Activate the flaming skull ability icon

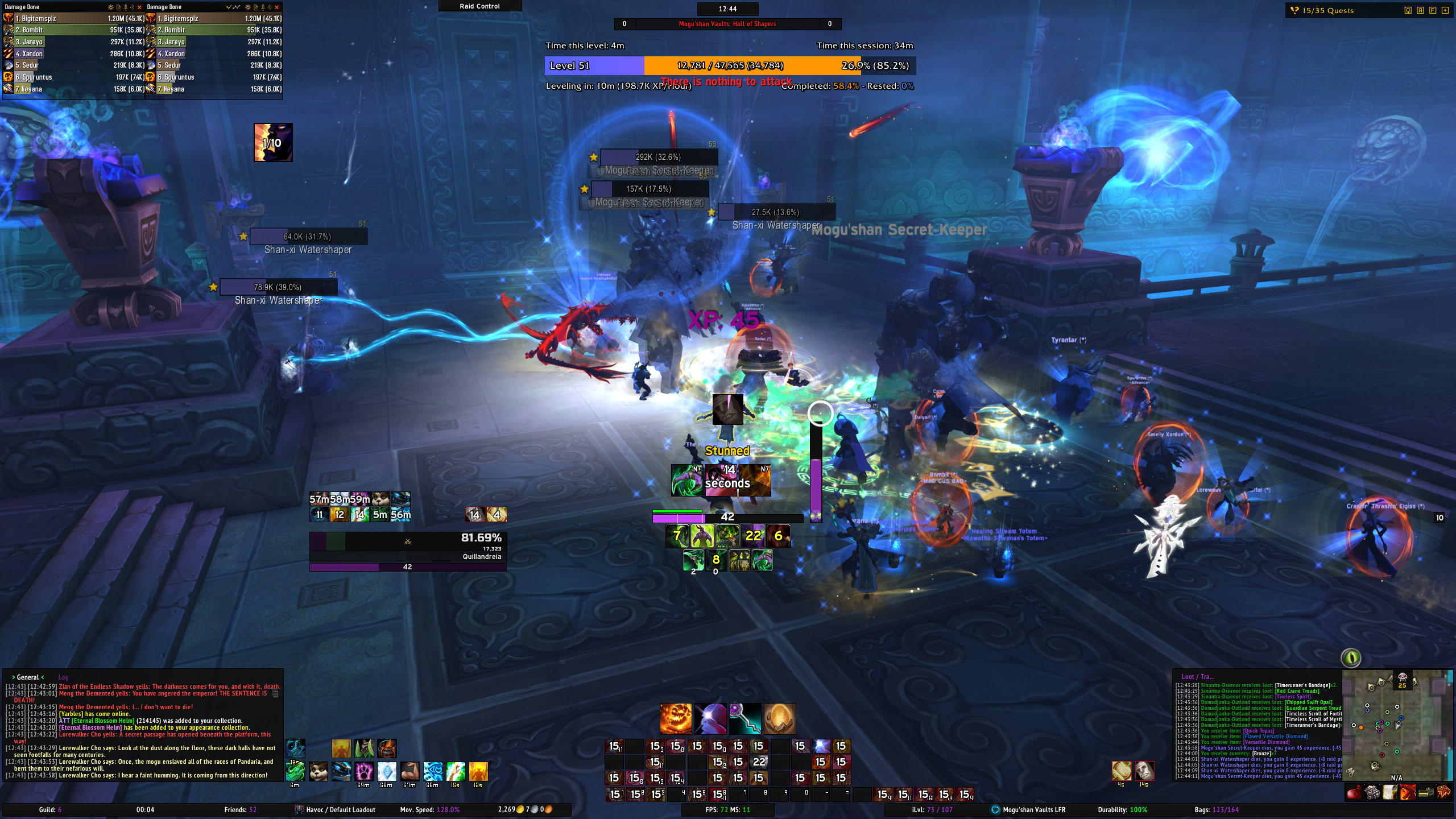(x=675, y=718)
